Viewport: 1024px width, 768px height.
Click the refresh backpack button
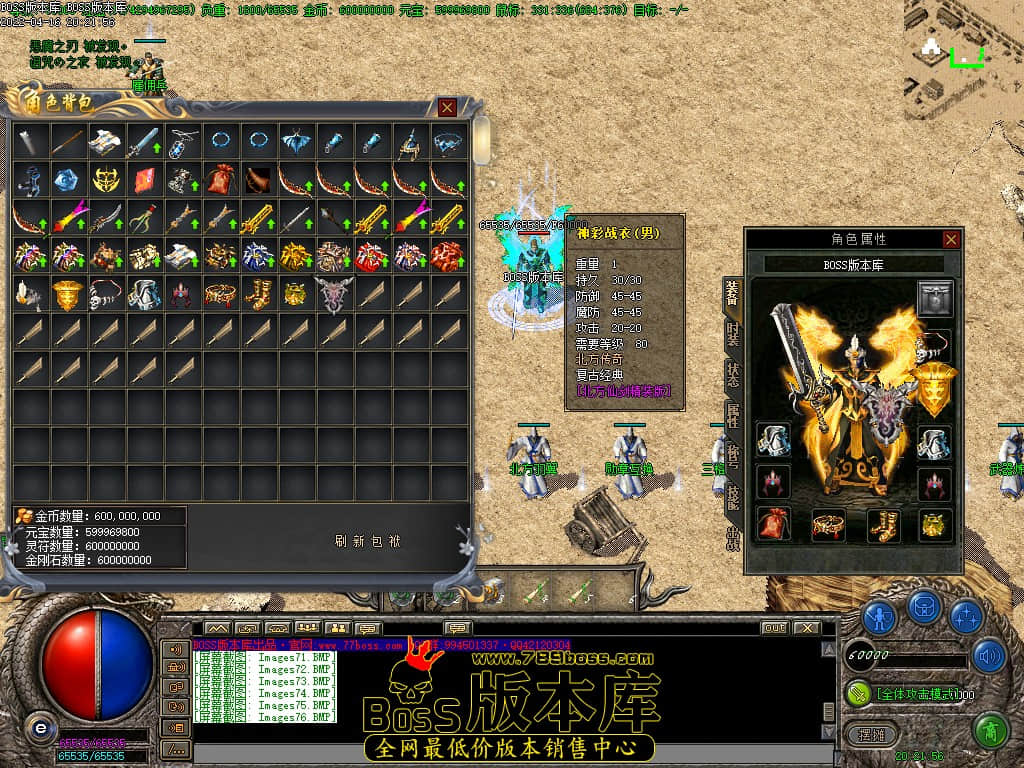(x=367, y=541)
